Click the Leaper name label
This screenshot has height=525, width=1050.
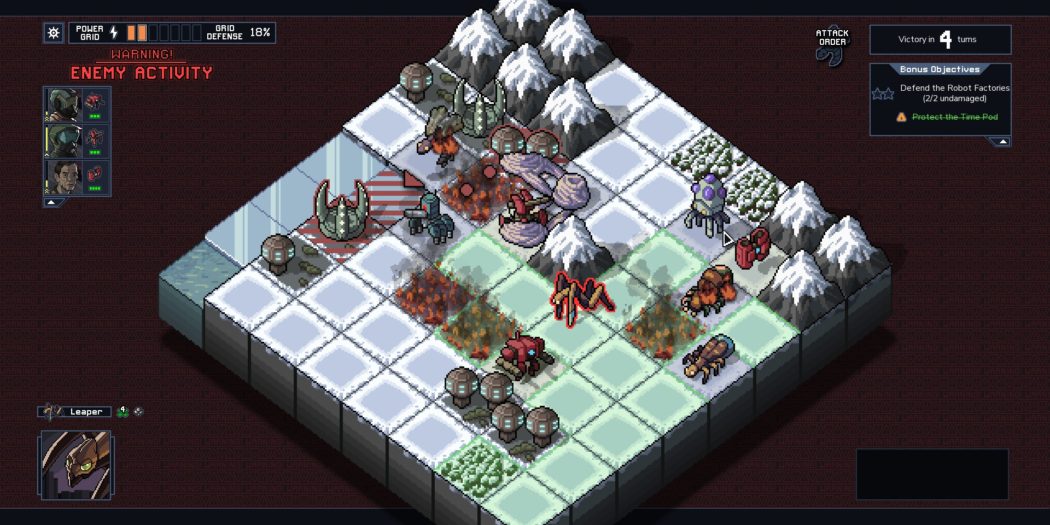click(x=85, y=411)
